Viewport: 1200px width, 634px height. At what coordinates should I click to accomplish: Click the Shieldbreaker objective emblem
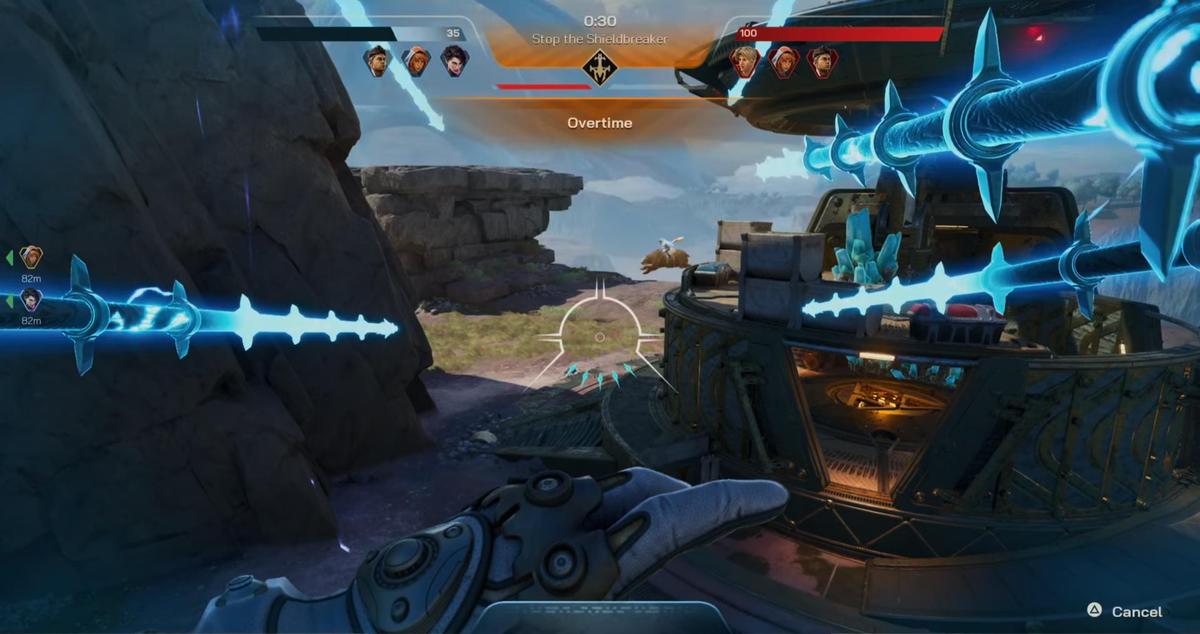600,67
